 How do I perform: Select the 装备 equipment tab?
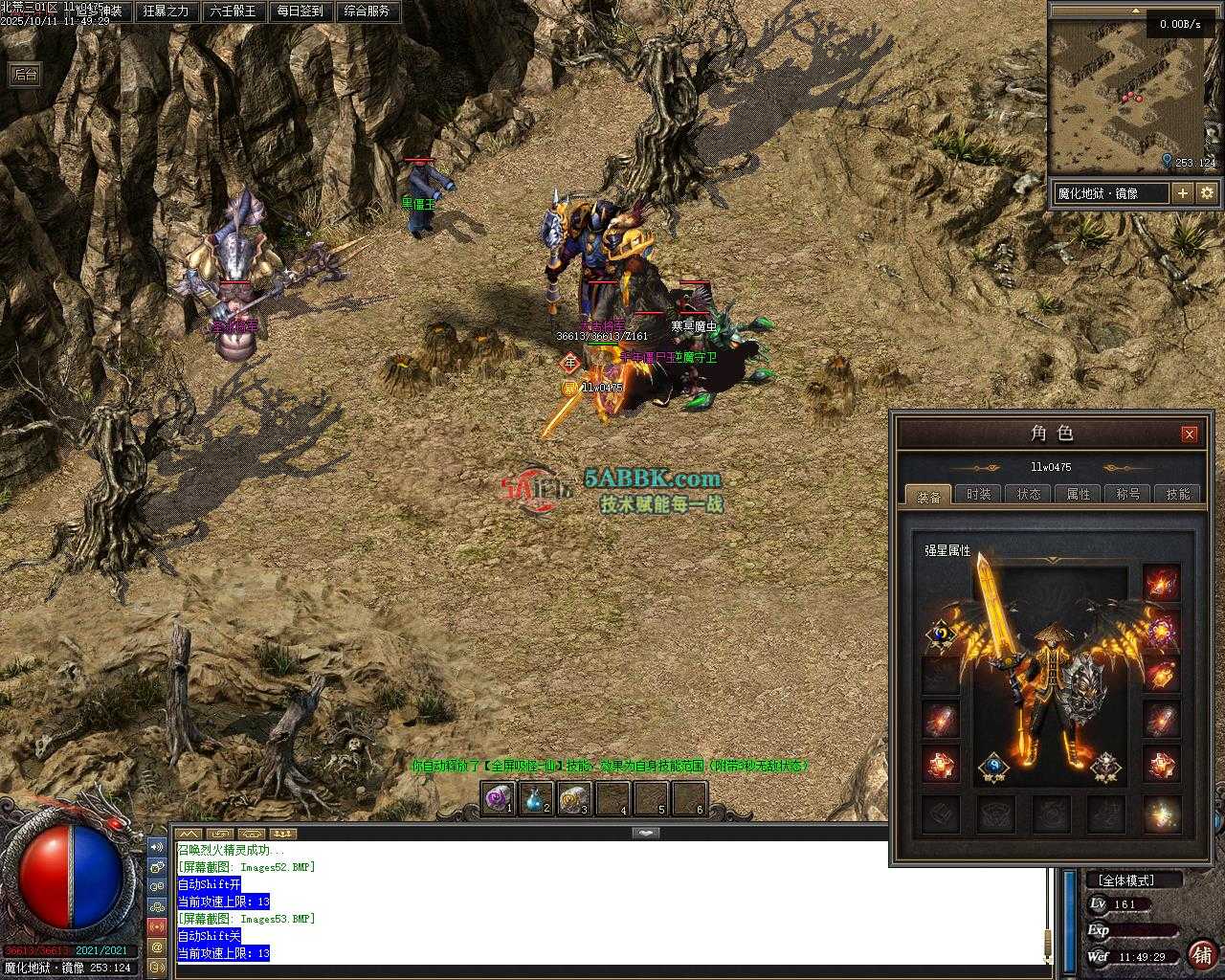[x=928, y=496]
